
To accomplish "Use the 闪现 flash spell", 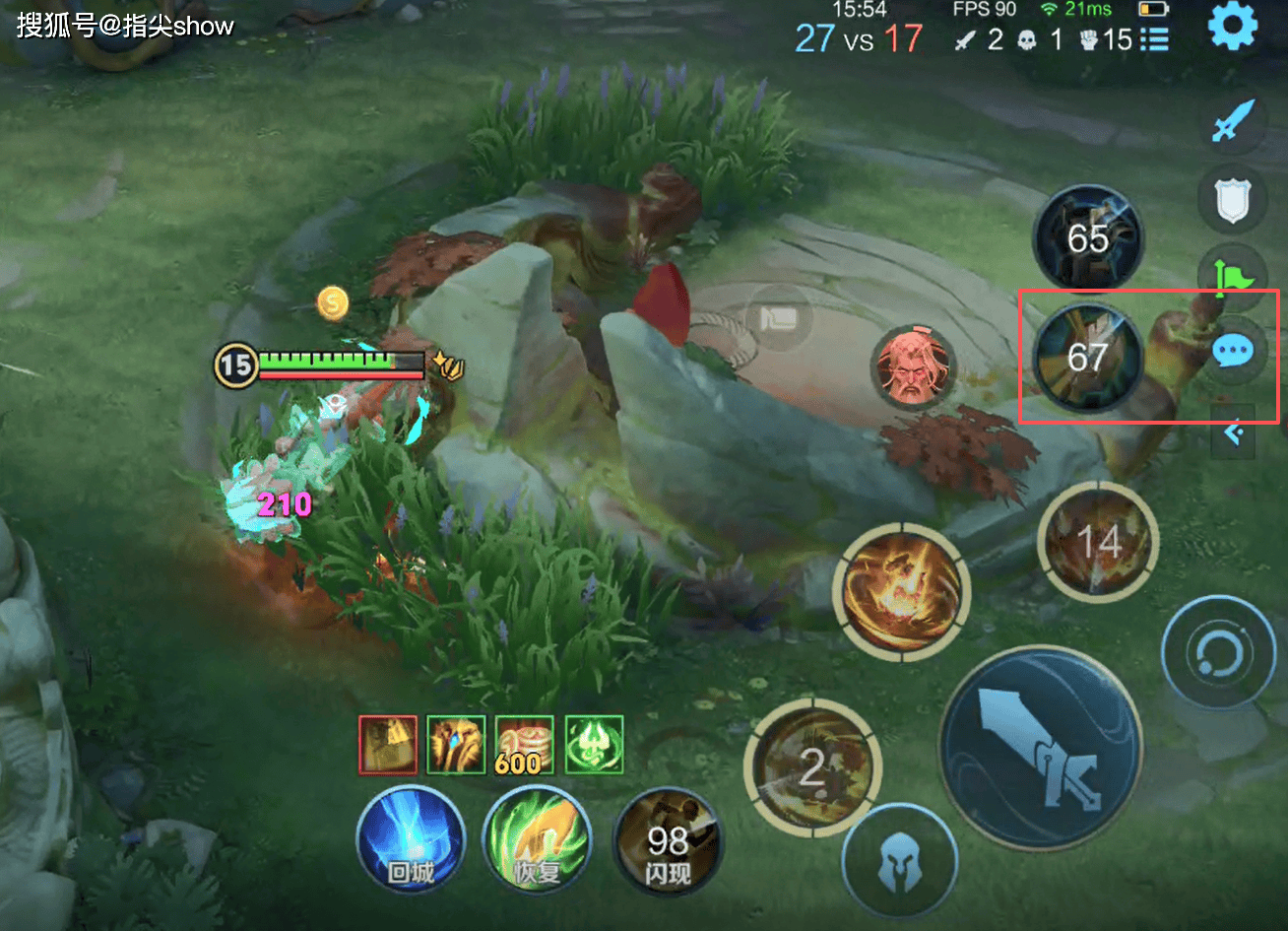I will coord(667,843).
